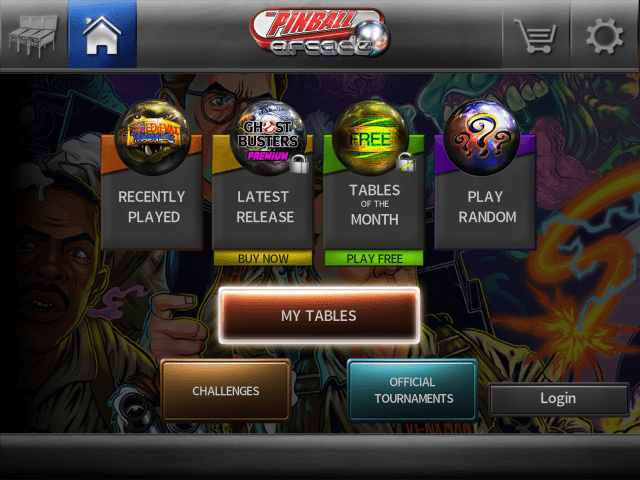Open the shopping cart store
Viewport: 640px width, 480px height.
[534, 37]
